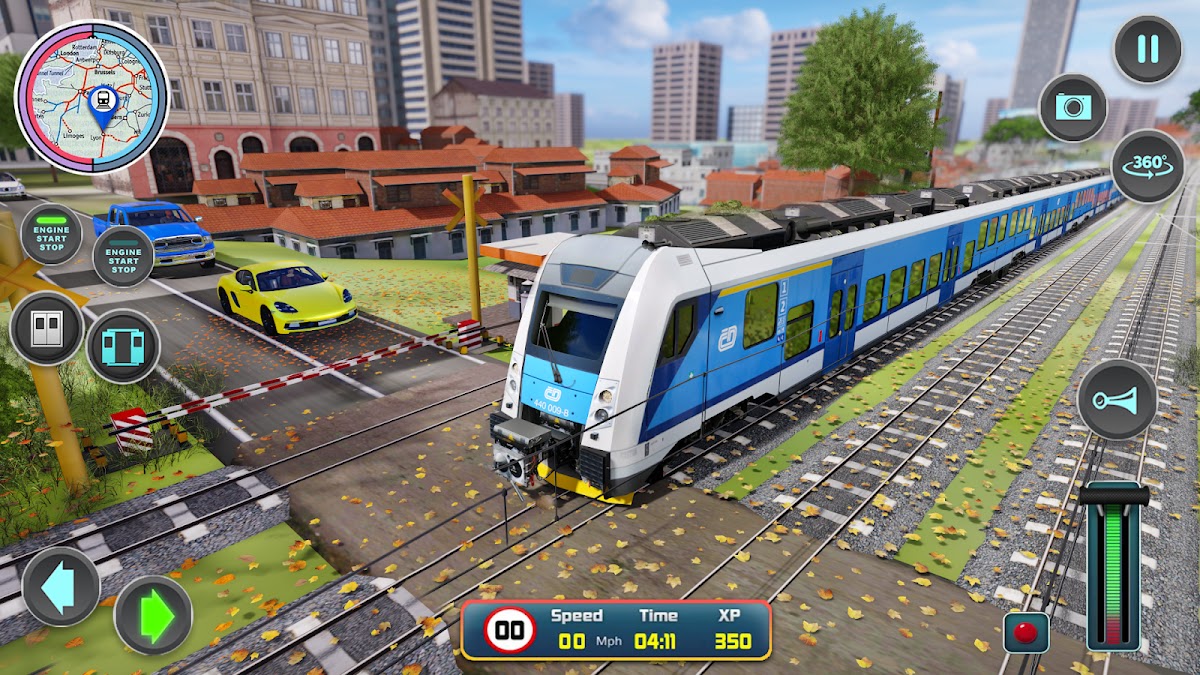Viewport: 1200px width, 675px height.
Task: Hit the red emergency button
Action: (1025, 633)
